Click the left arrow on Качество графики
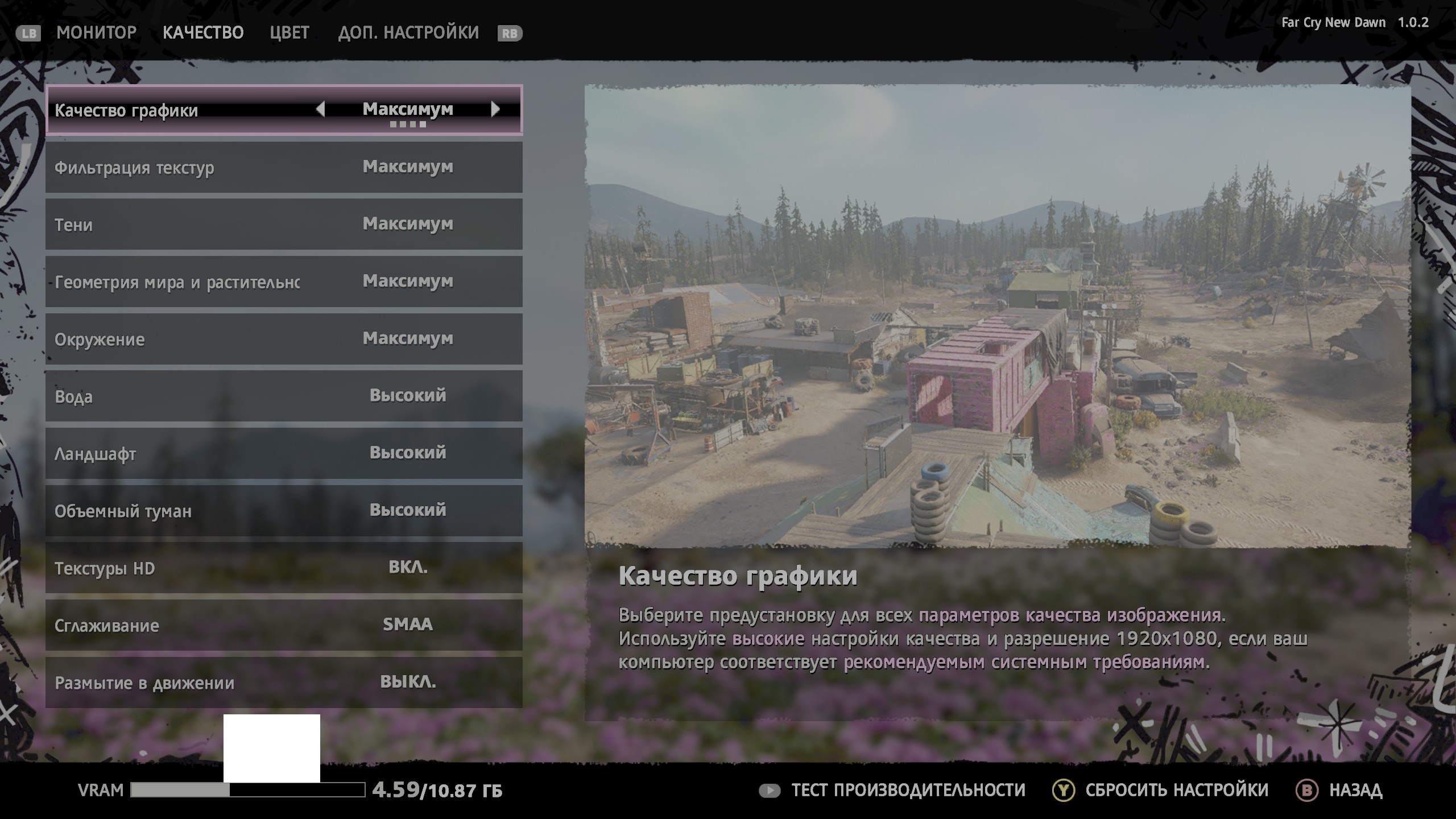This screenshot has width=1456, height=819. pos(320,109)
